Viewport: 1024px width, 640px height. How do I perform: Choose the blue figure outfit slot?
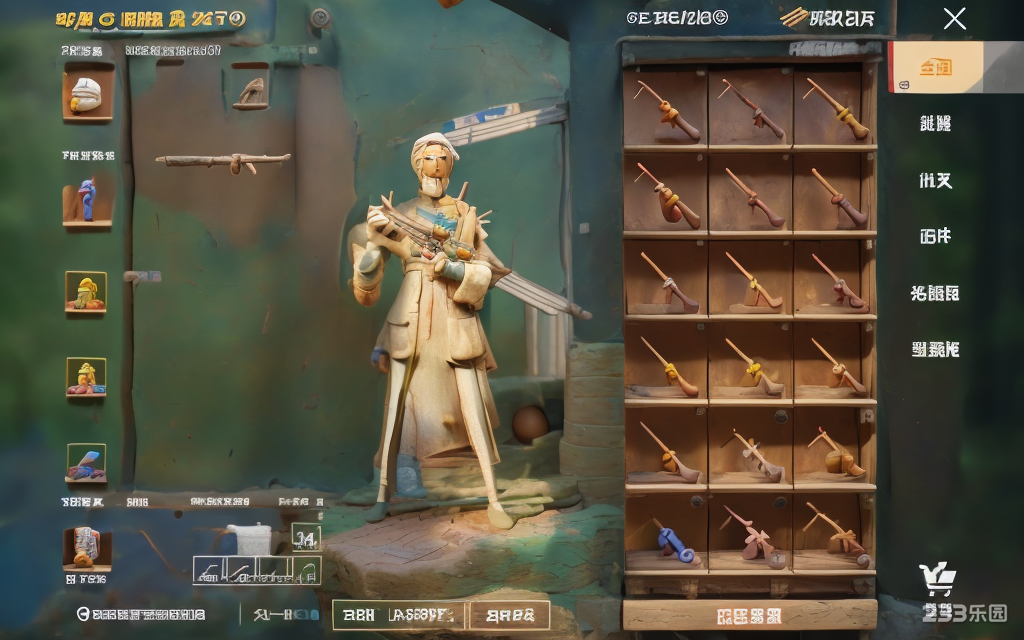click(x=87, y=198)
